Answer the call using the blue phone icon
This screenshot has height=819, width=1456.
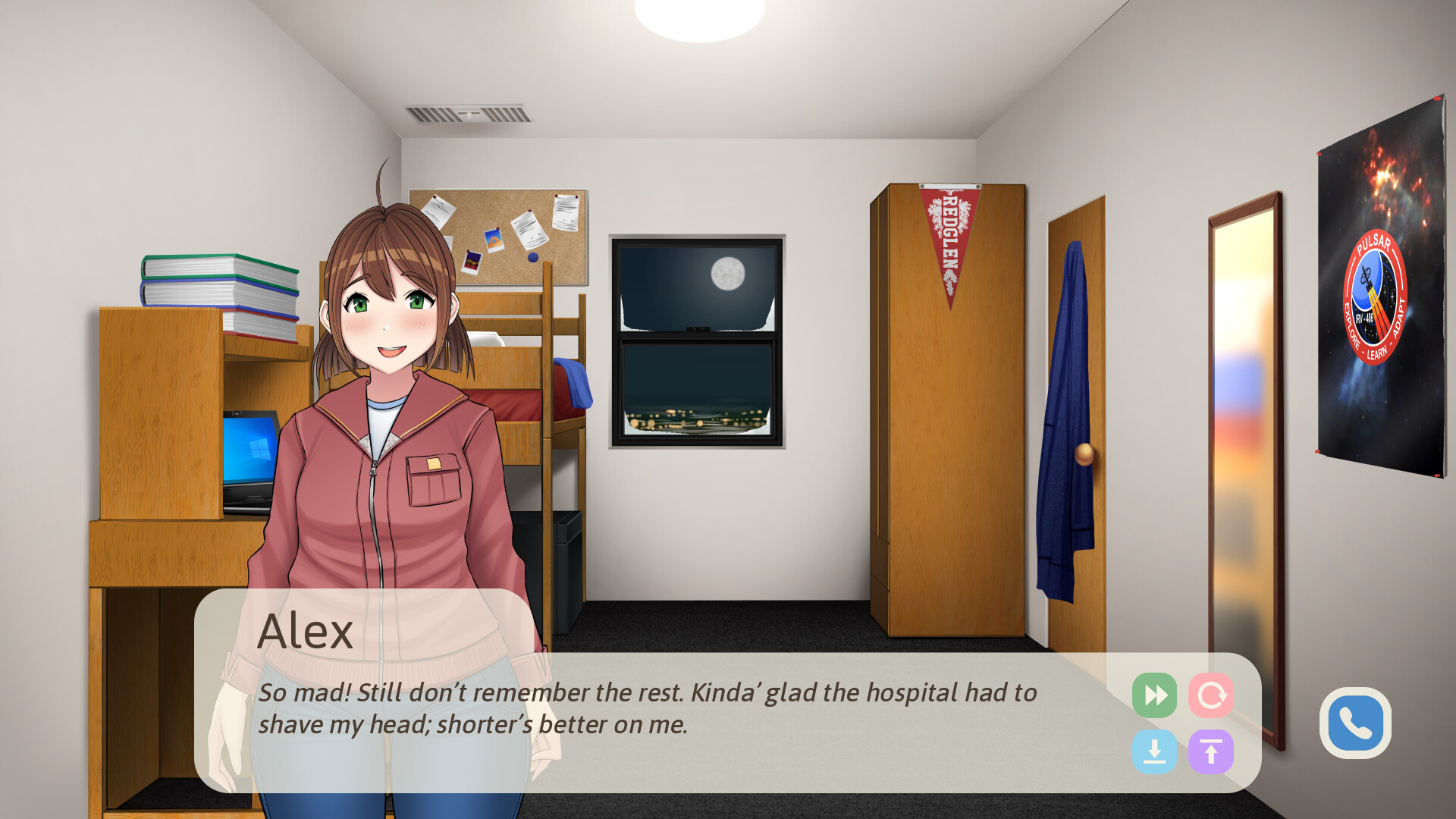(x=1355, y=723)
